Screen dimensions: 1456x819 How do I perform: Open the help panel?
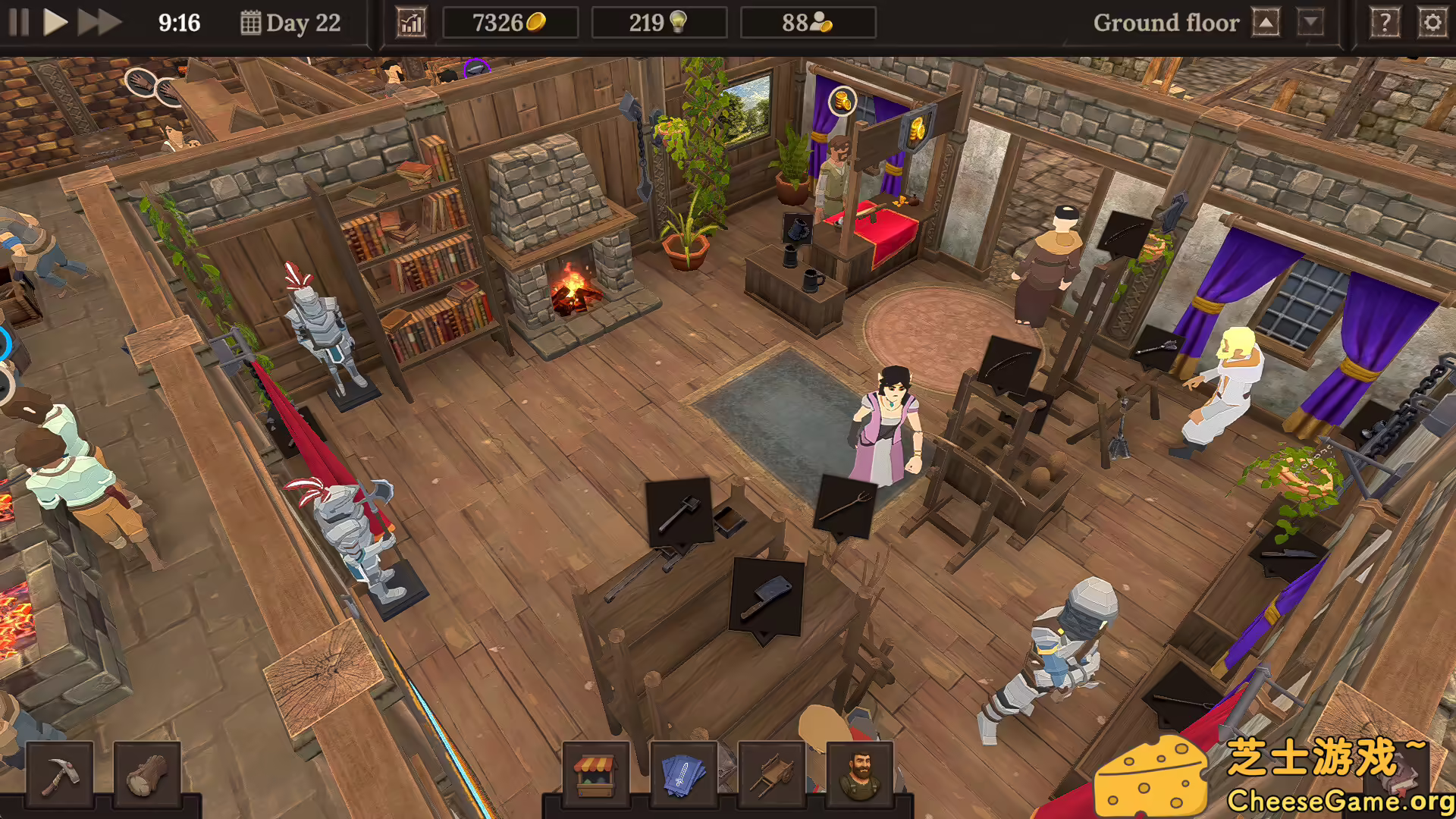point(1385,22)
